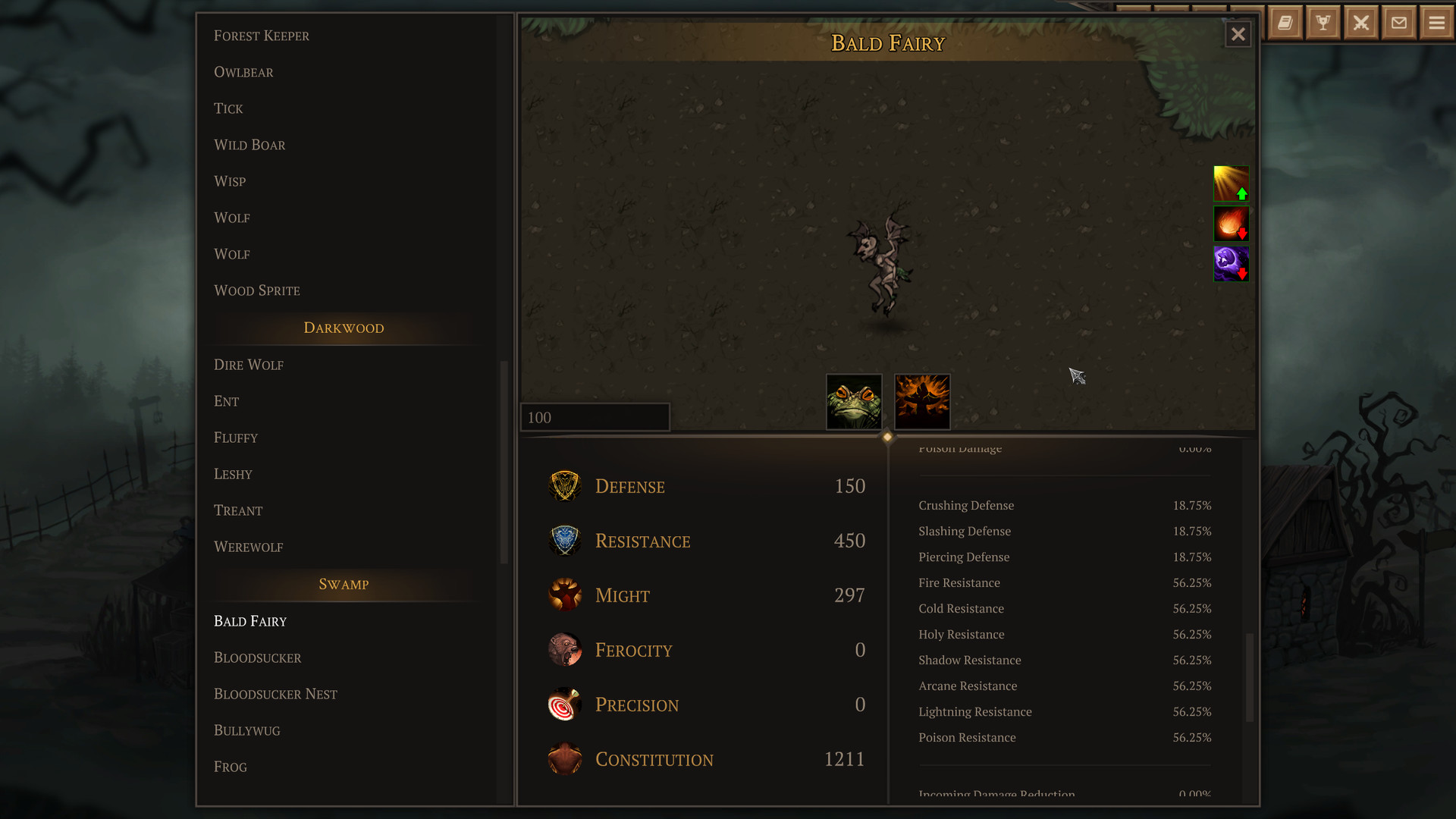The height and width of the screenshot is (819, 1456).
Task: Select the Wood Sprite entry
Action: [x=257, y=290]
